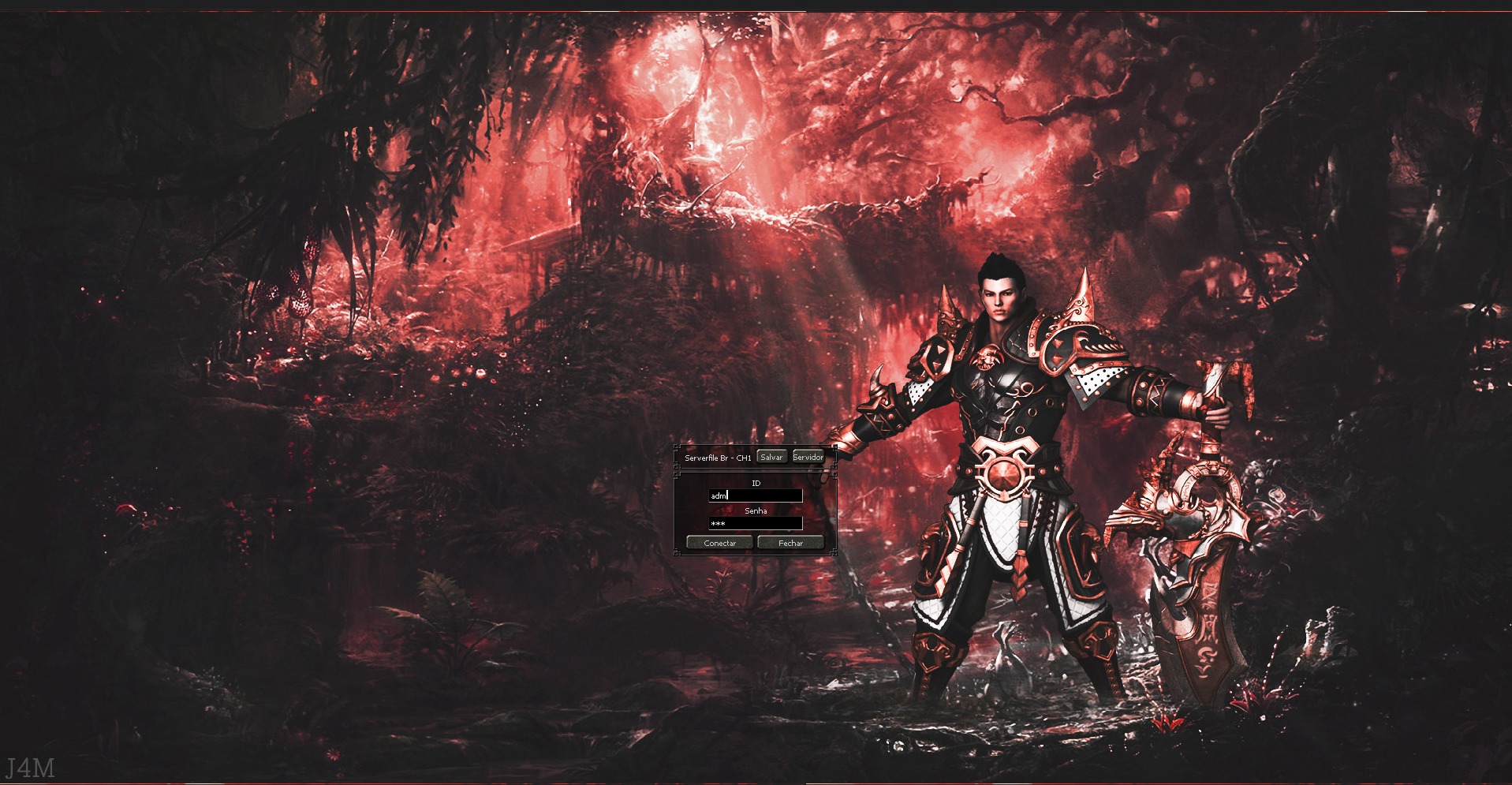
Task: Click Salvar to save login credentials
Action: [771, 457]
